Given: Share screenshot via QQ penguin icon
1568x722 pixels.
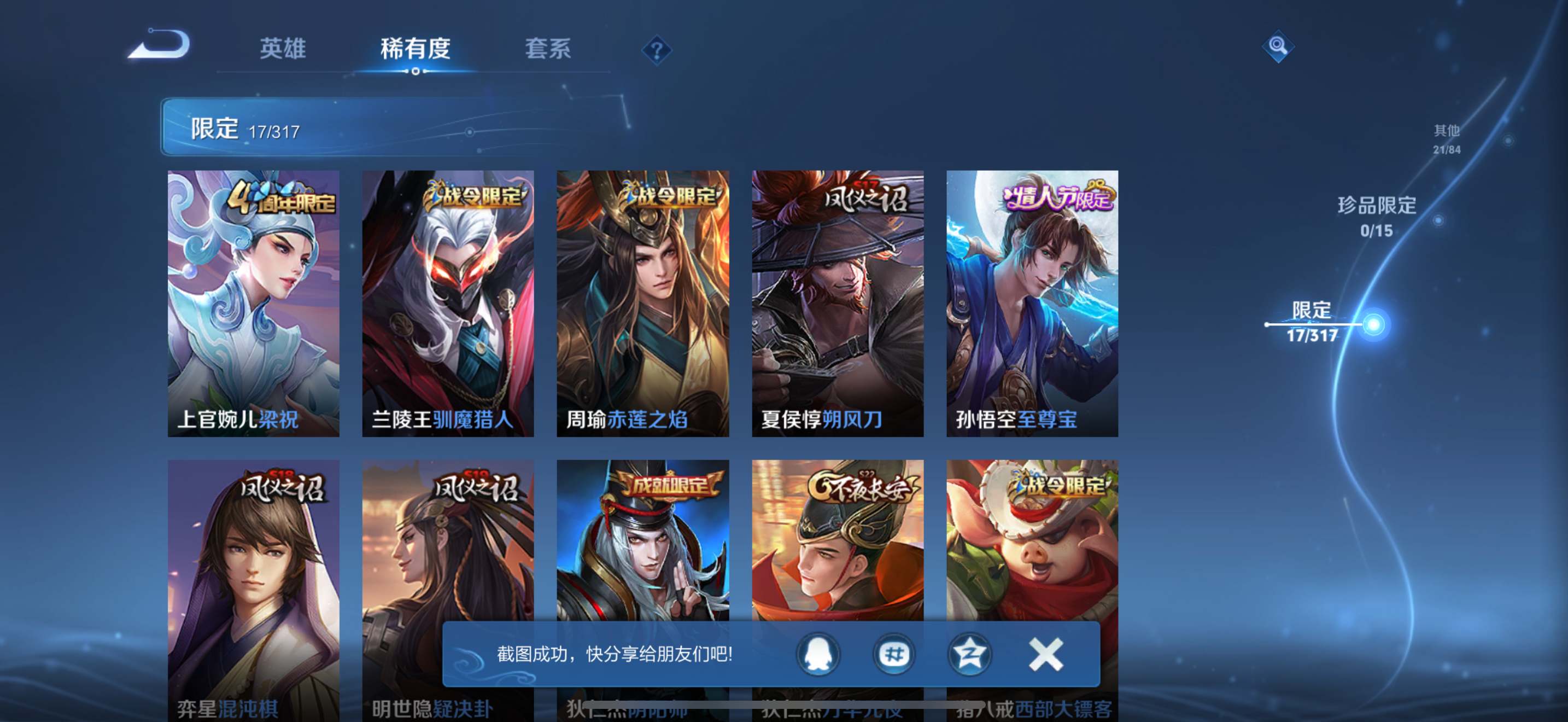Looking at the screenshot, I should (x=818, y=654).
